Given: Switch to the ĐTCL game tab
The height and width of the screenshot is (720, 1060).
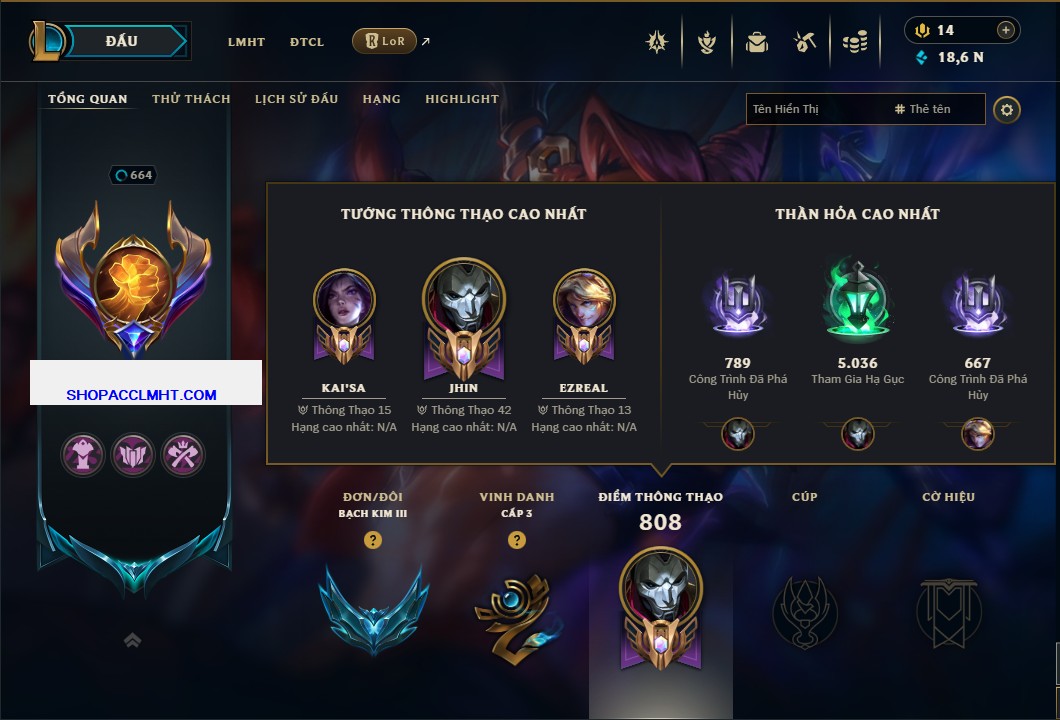Looking at the screenshot, I should click(x=307, y=42).
